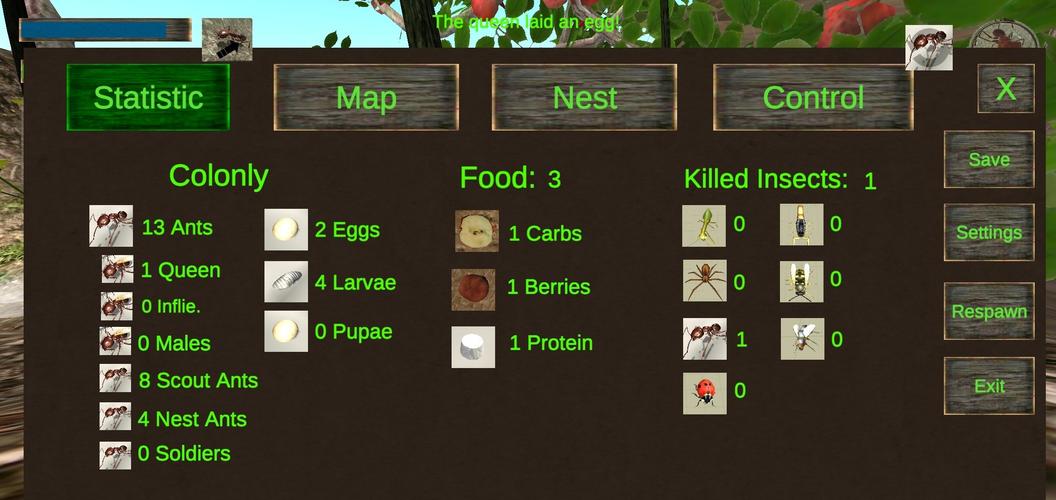Click the ant icon beside the top bar
Viewport: 1056px width, 500px height.
(227, 40)
